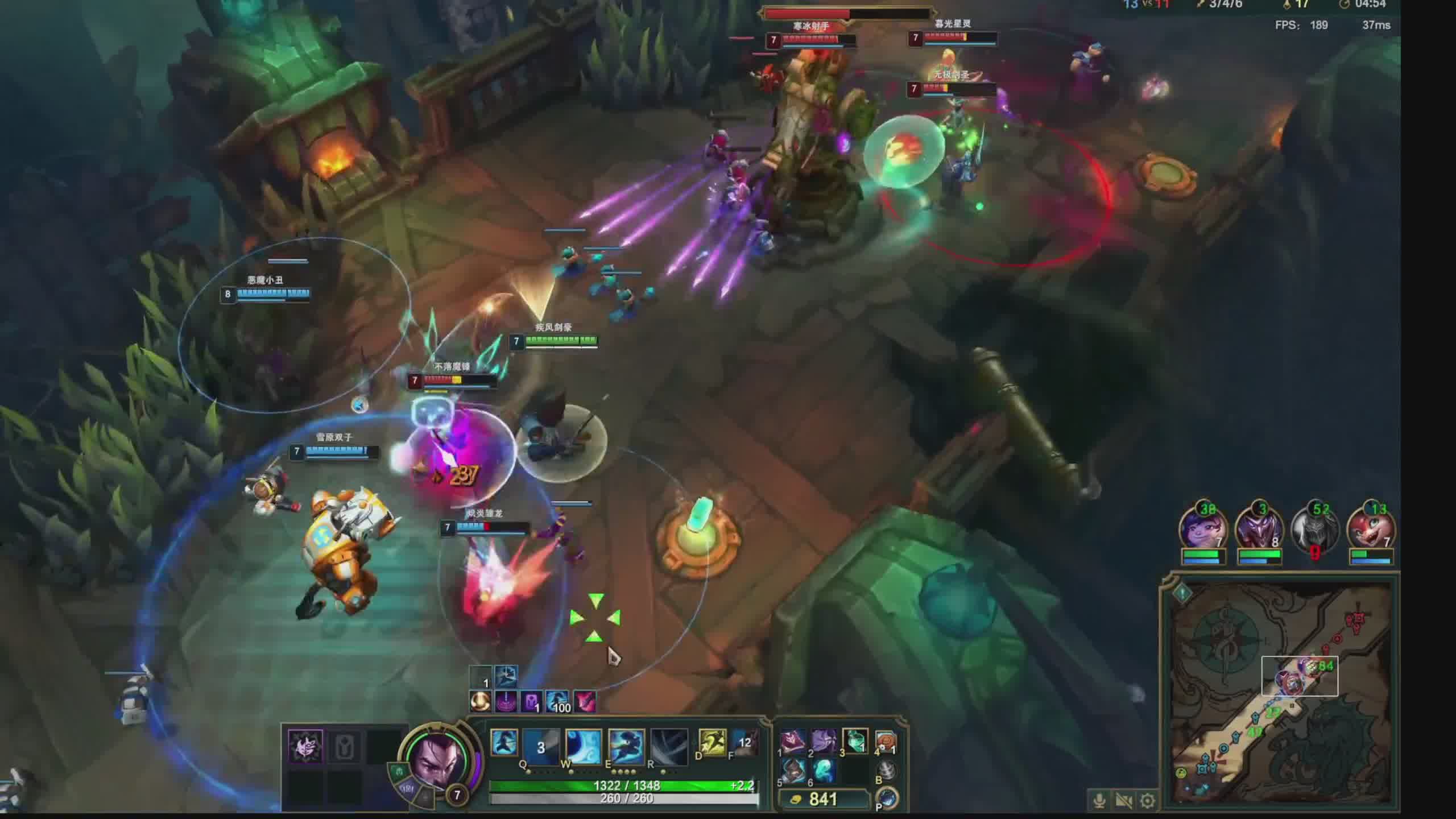Cast the yellow Flash summoner spell

coord(712,743)
